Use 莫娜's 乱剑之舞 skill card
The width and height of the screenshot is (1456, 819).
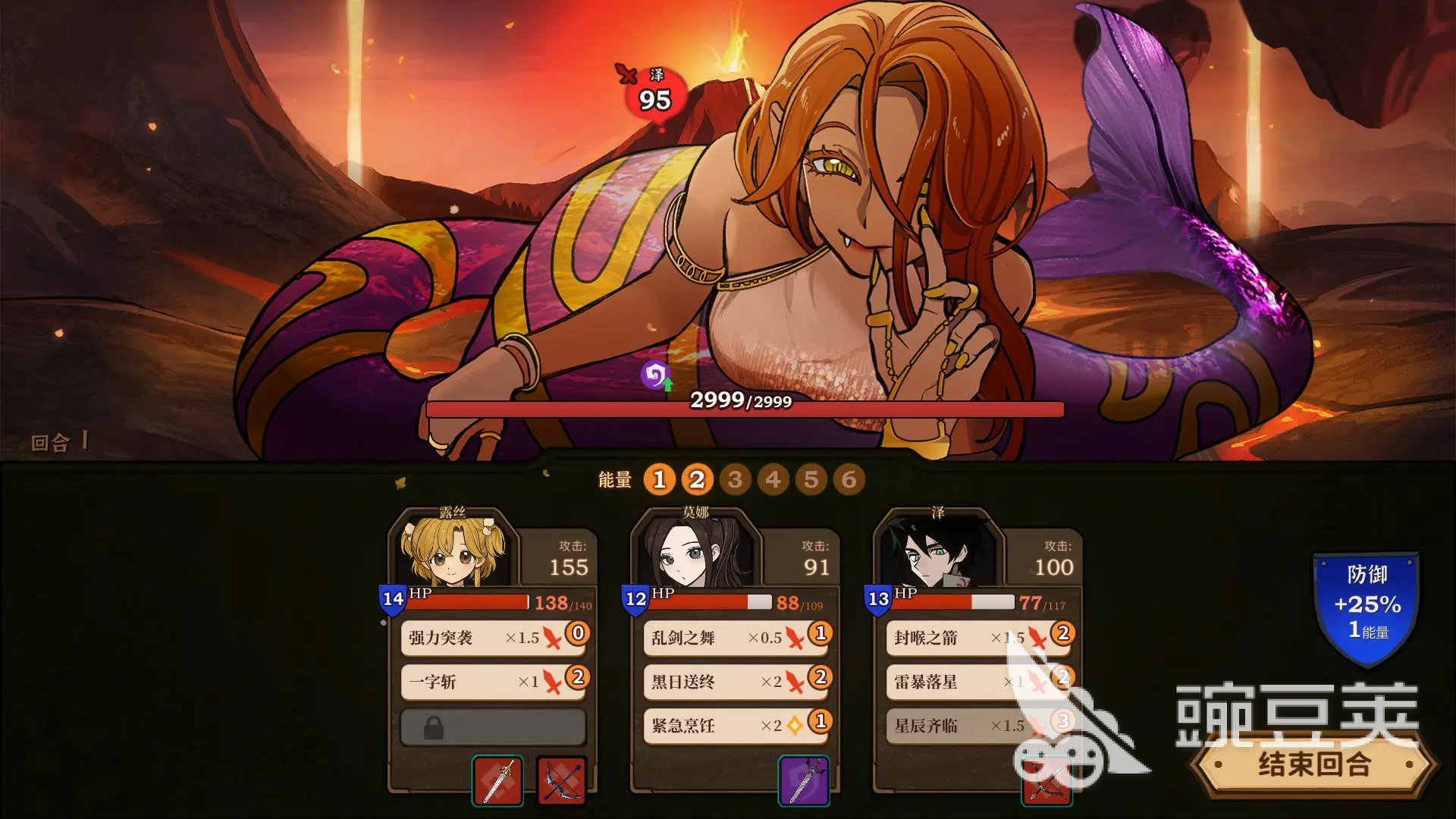click(734, 639)
